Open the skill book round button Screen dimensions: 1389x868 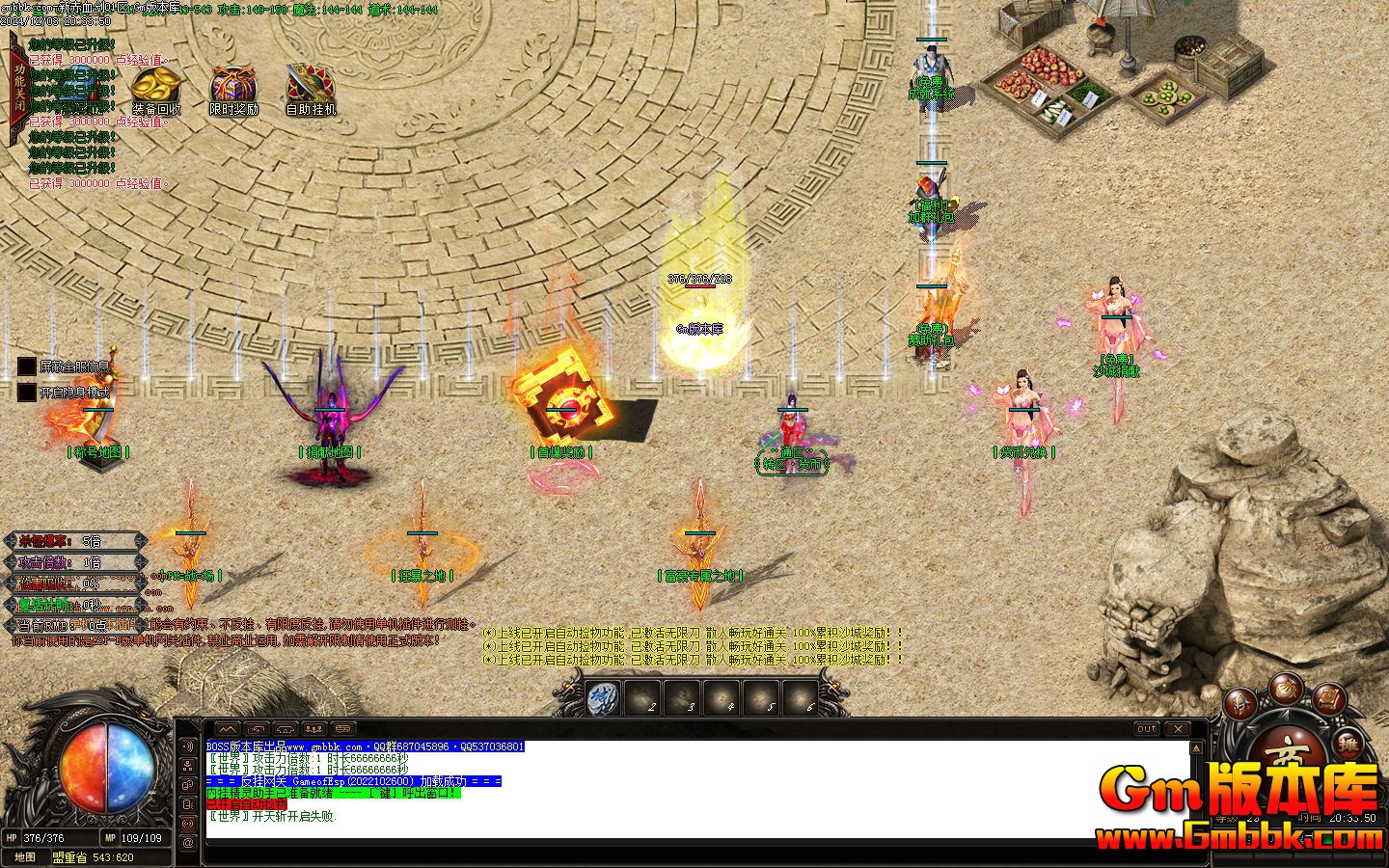pyautogui.click(x=1328, y=696)
